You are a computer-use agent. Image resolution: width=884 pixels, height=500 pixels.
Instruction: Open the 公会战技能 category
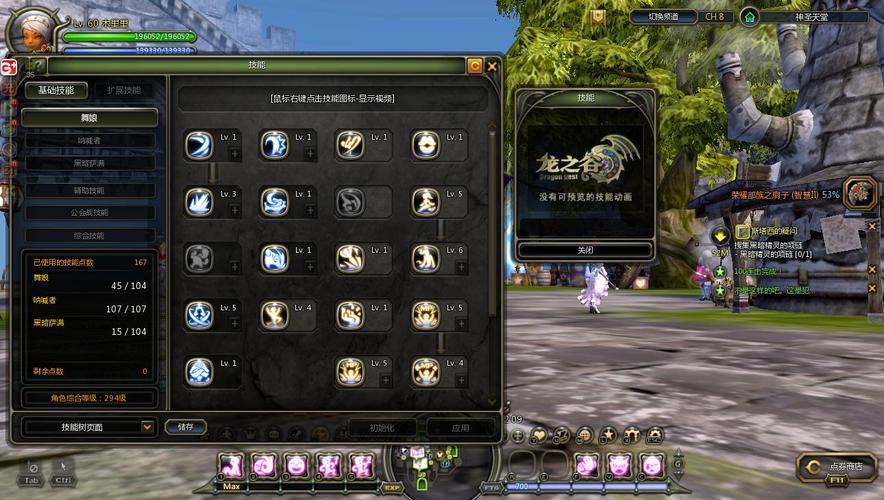[x=90, y=212]
